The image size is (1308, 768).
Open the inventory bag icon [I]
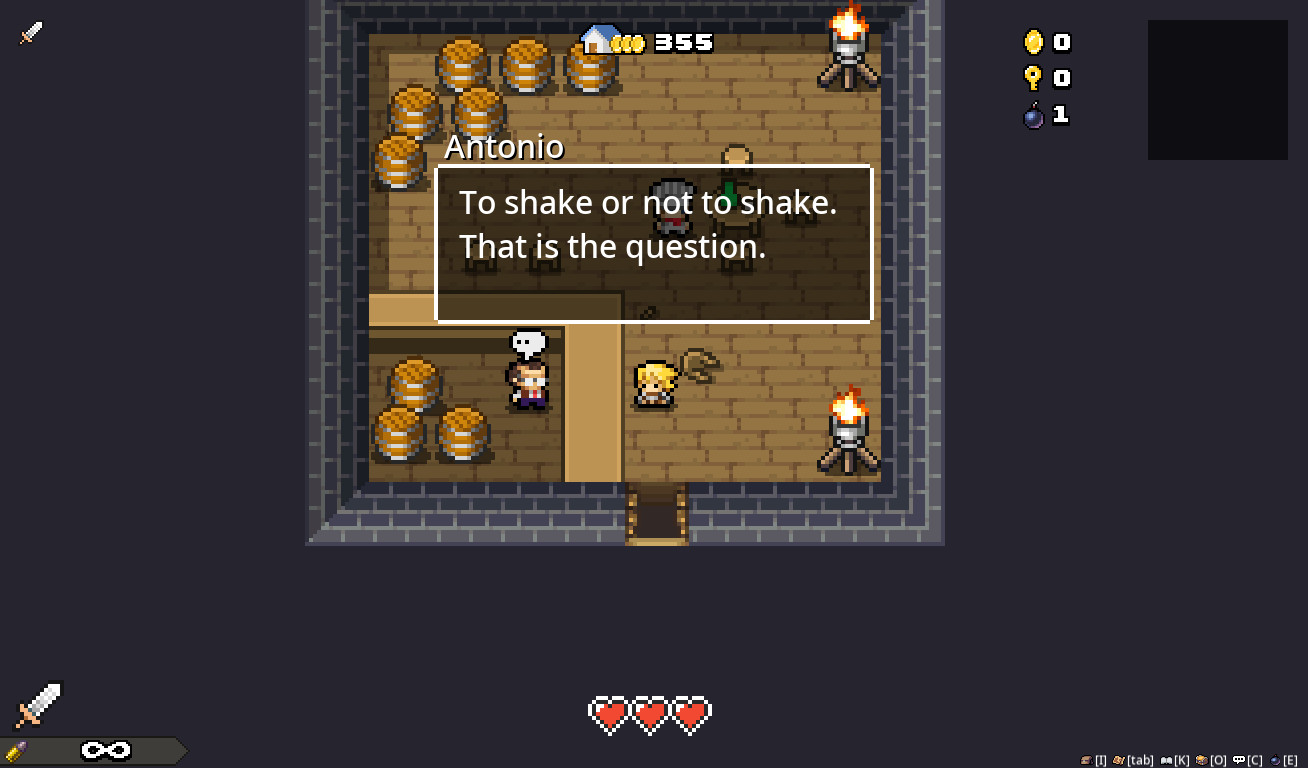coord(1086,760)
